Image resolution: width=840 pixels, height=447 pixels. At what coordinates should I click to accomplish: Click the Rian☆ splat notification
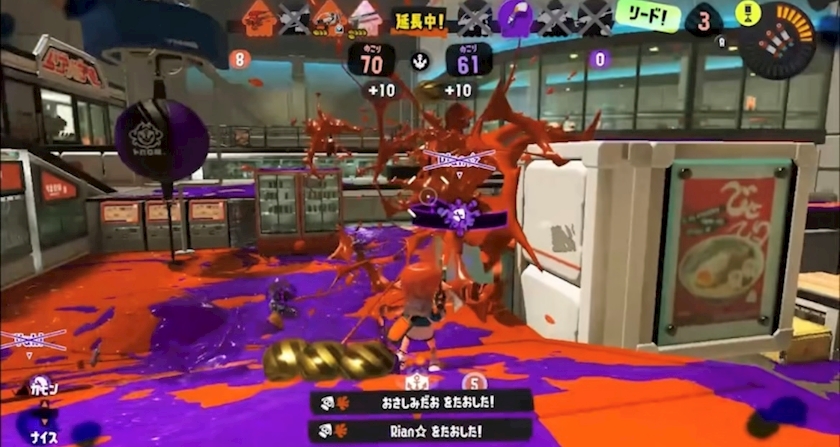(420, 431)
